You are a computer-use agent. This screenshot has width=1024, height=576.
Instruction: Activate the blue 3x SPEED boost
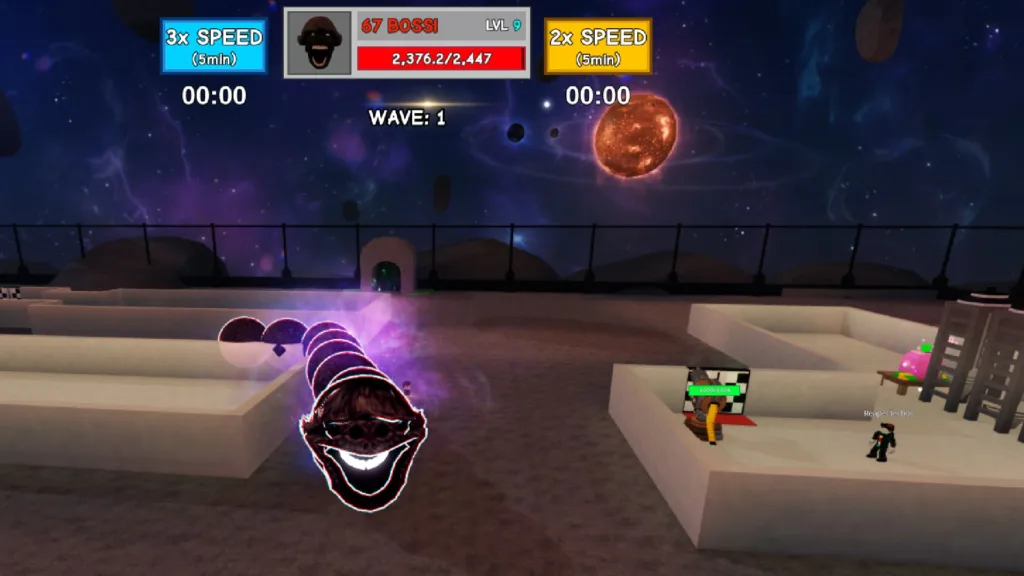tap(214, 46)
